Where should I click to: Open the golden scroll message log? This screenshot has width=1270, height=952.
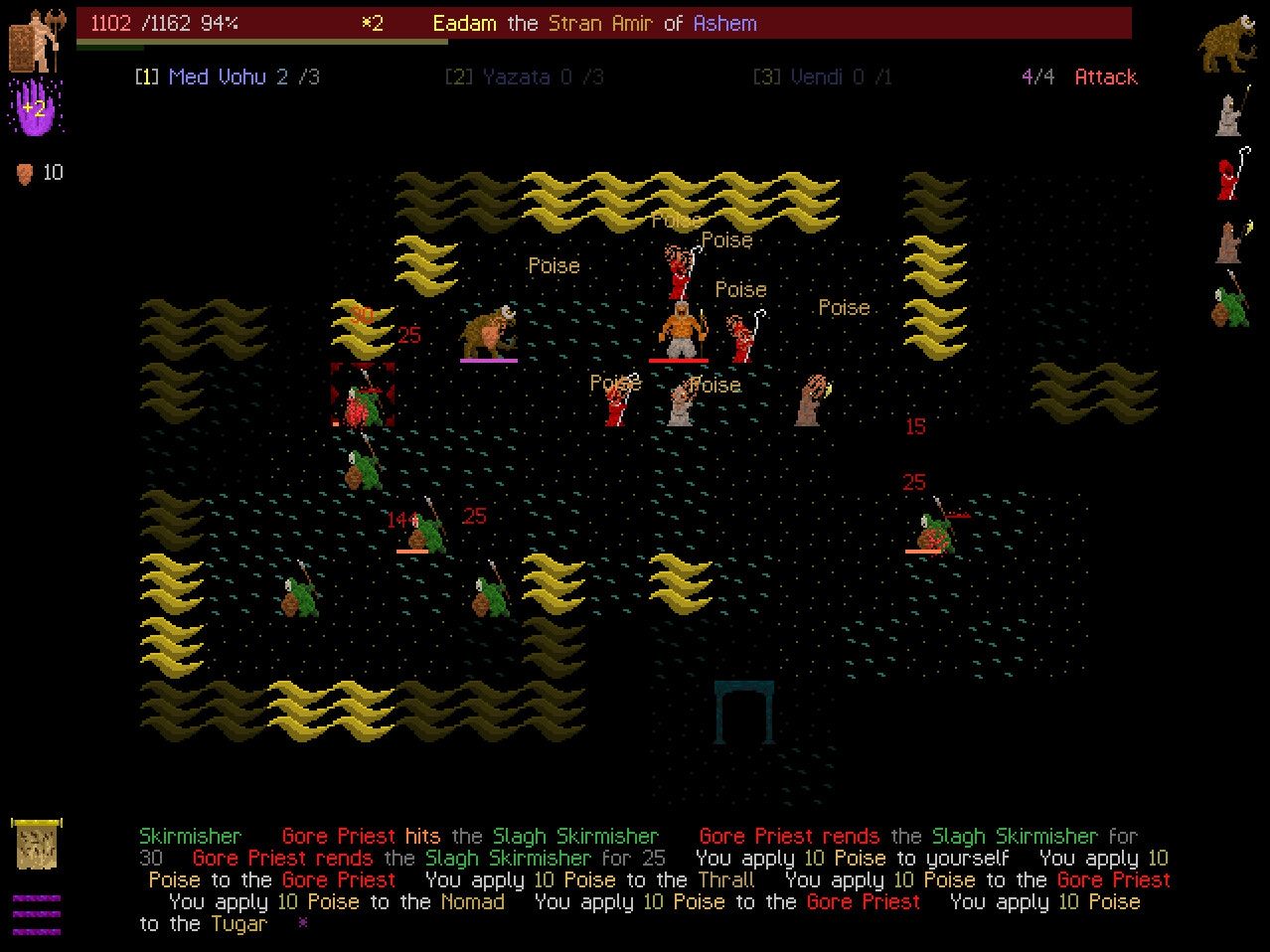coord(37,844)
